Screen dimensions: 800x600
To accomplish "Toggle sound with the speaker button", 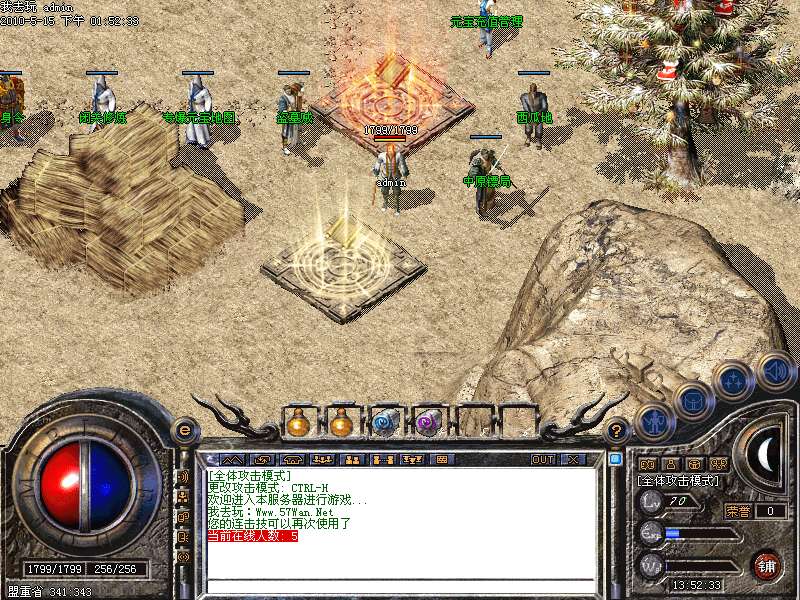I will [x=775, y=370].
